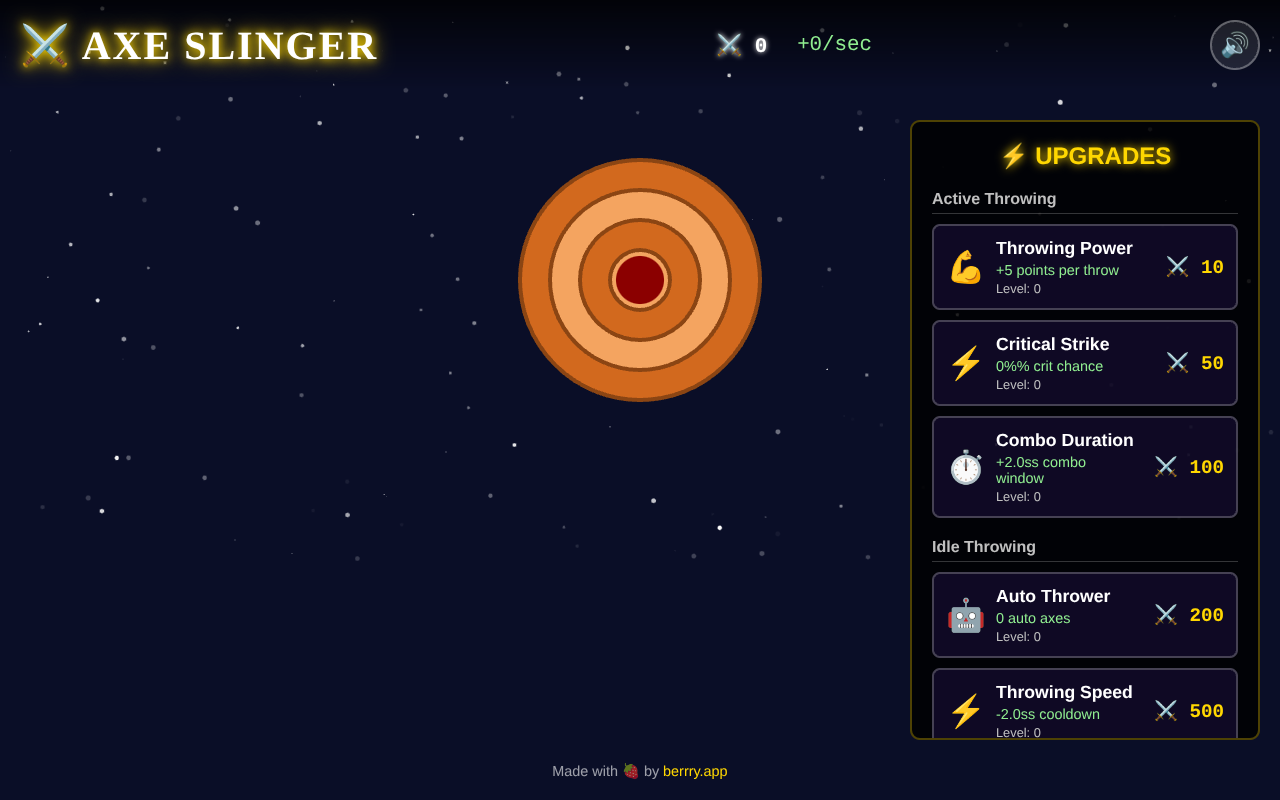
Task: Click the axe icon in the score counter
Action: coord(727,44)
